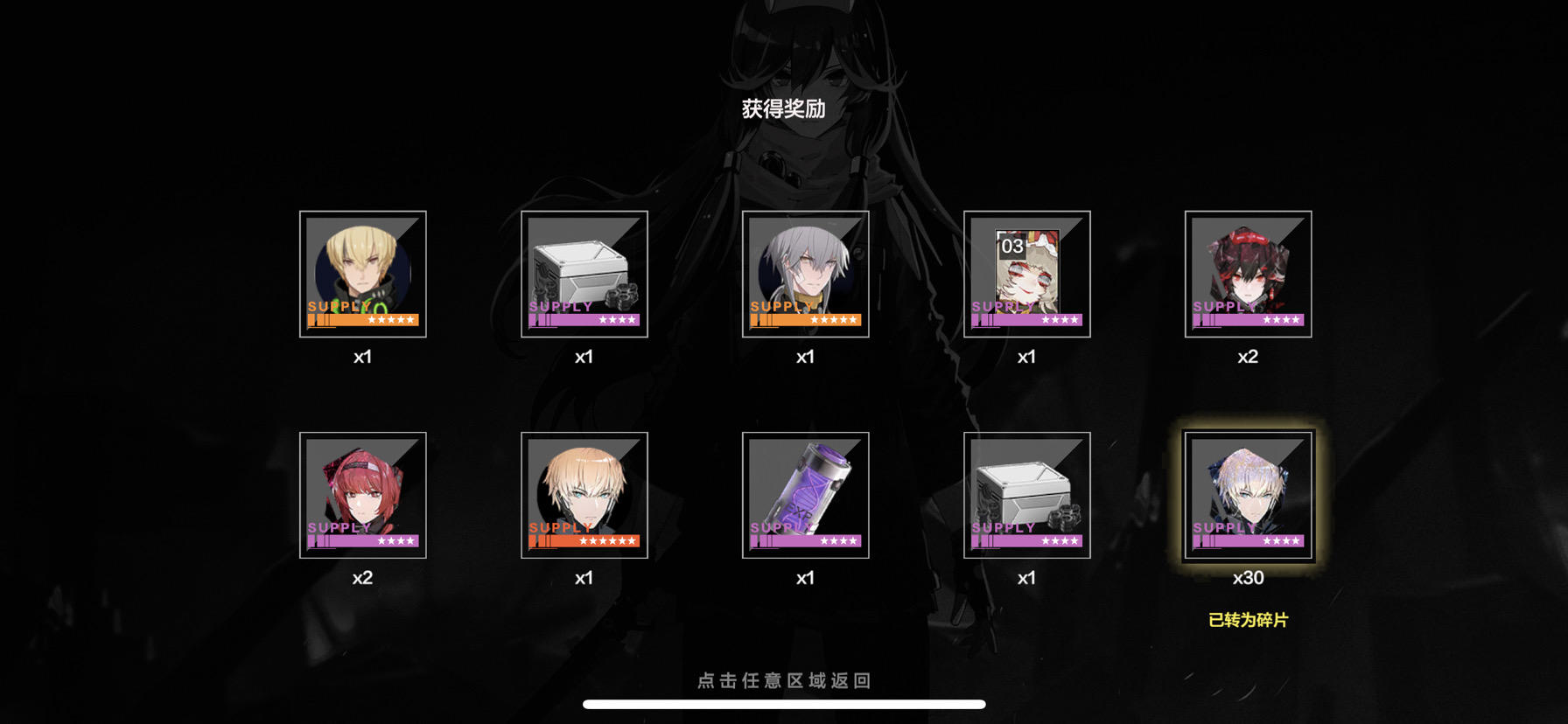Select the blonde male character supply card

pyautogui.click(x=362, y=275)
